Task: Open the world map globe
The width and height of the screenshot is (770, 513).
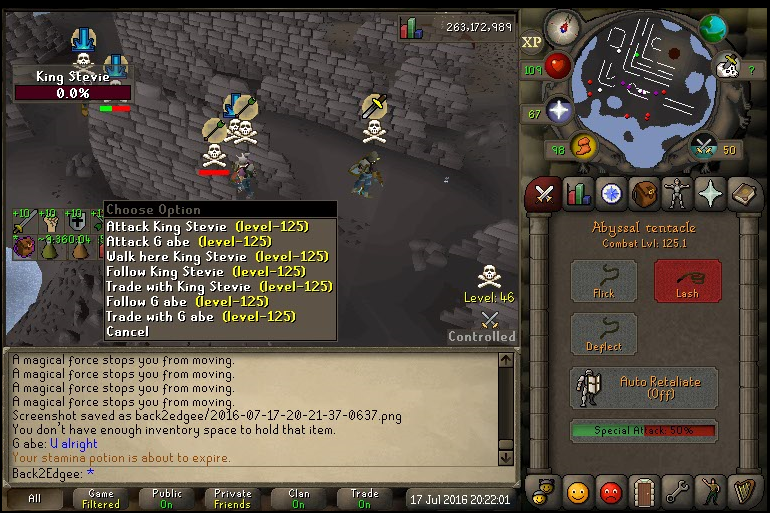Action: click(712, 27)
